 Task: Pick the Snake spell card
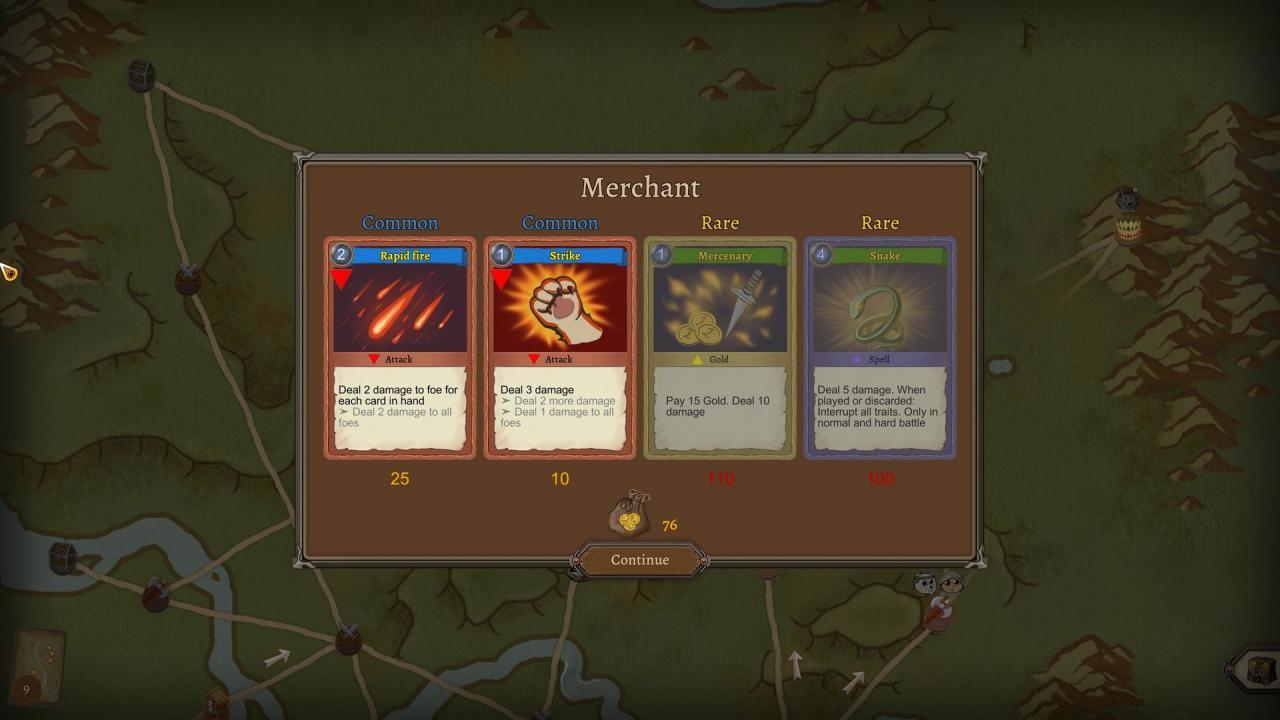(x=880, y=348)
